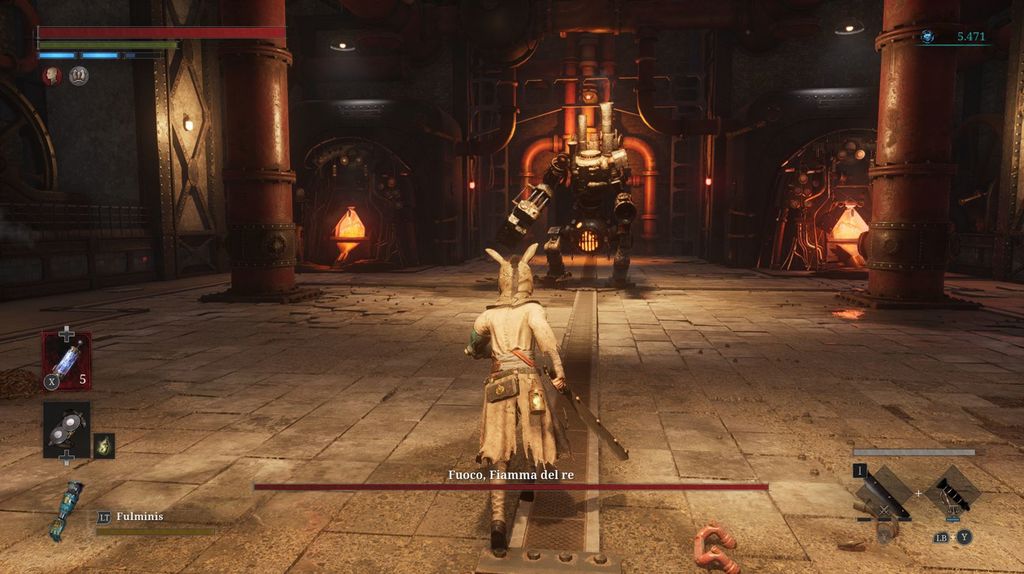Screen dimensions: 1024x574
Task: Click the small glowing yellow item icon
Action: click(x=104, y=446)
